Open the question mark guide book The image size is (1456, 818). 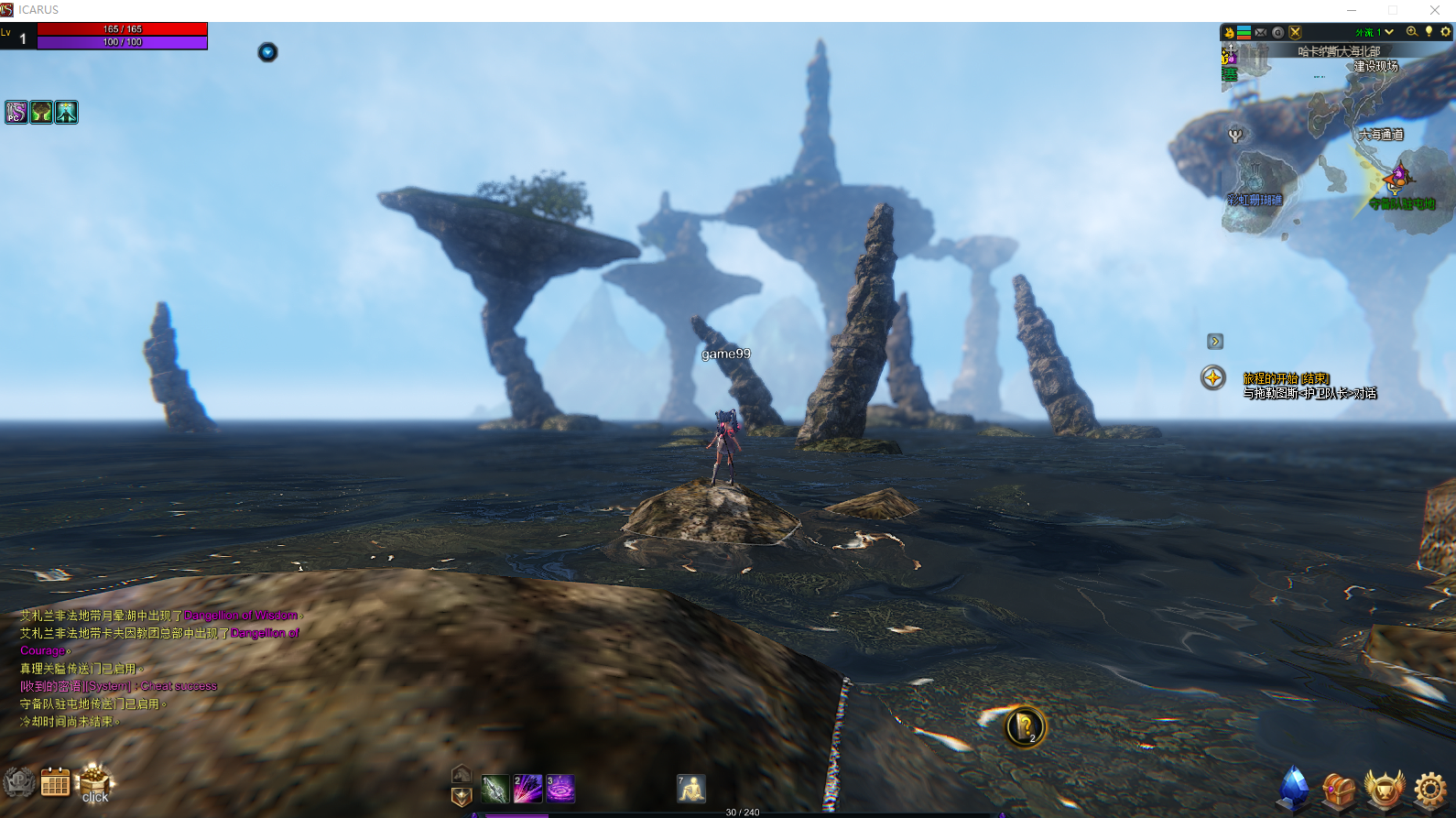point(1026,727)
